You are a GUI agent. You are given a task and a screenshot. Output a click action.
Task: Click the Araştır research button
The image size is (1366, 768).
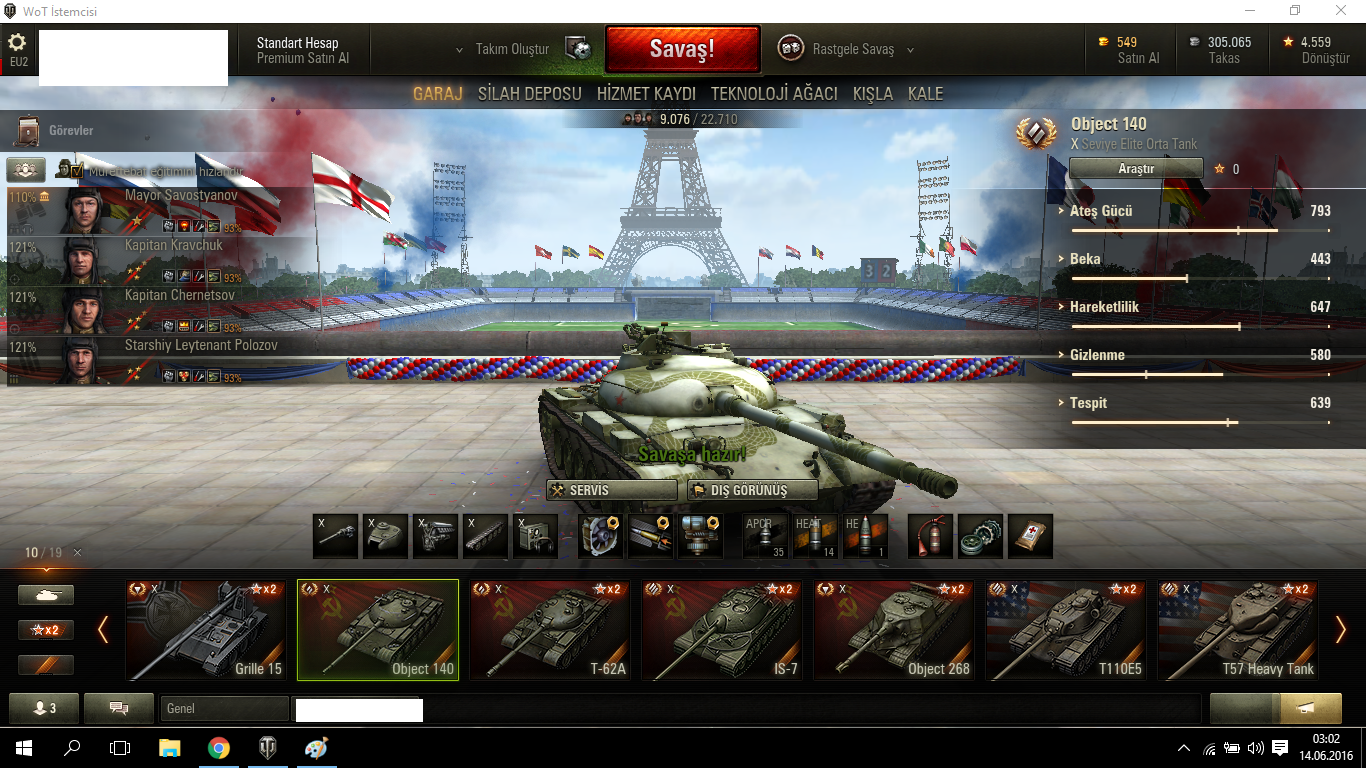pos(1136,169)
